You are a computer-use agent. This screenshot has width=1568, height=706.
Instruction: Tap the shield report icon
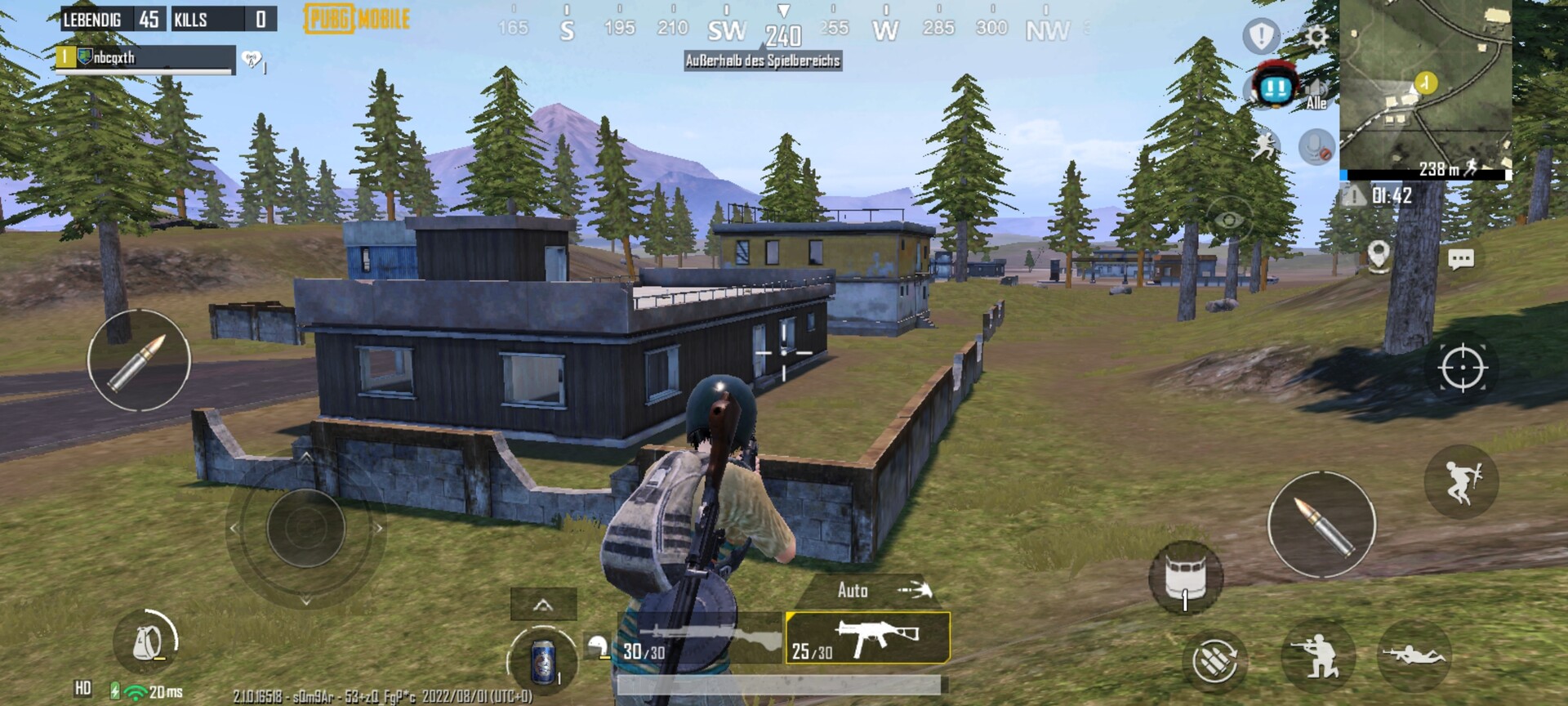pyautogui.click(x=1262, y=36)
